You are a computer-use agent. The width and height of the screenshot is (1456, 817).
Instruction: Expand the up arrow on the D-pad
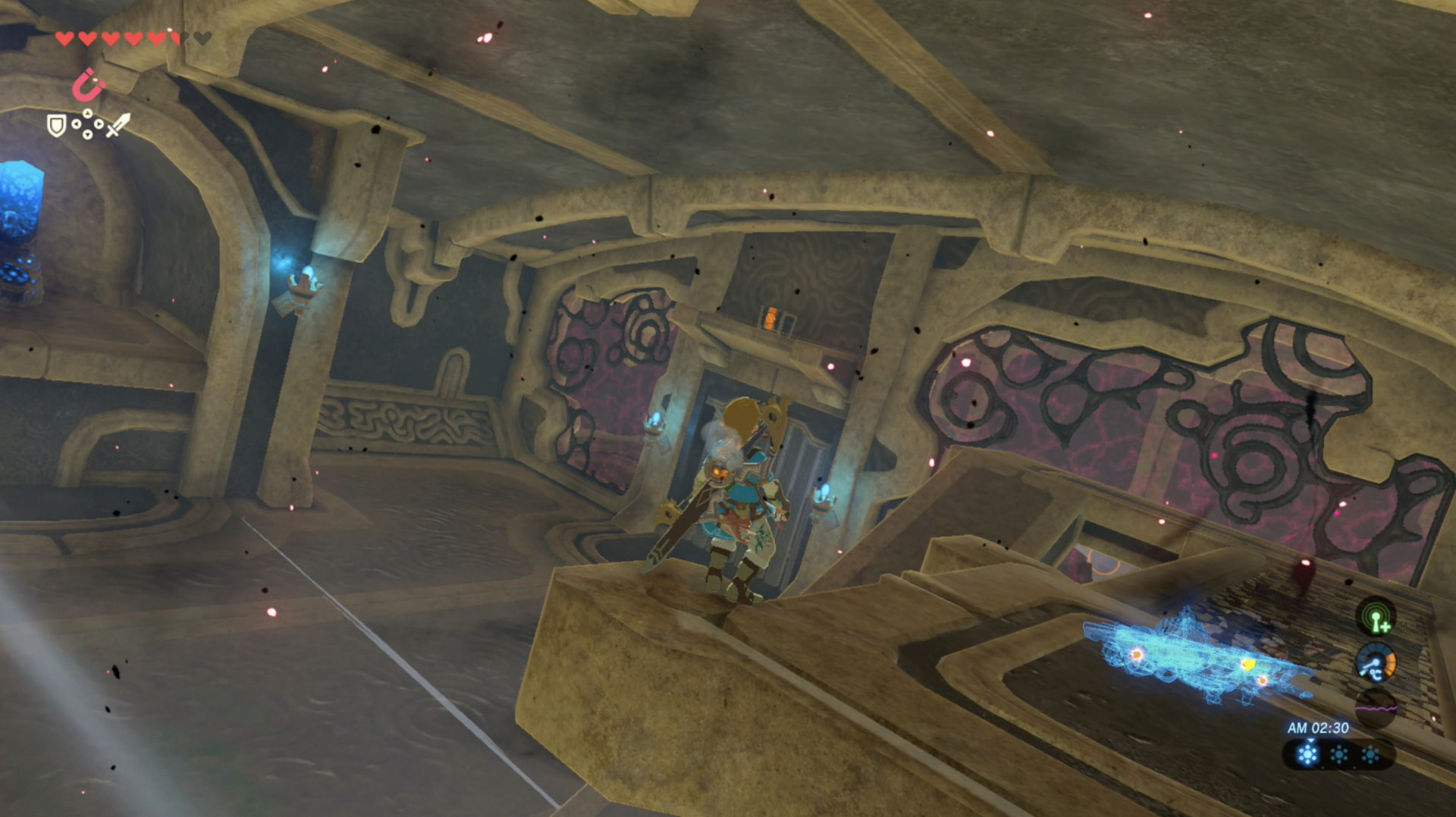point(88,113)
